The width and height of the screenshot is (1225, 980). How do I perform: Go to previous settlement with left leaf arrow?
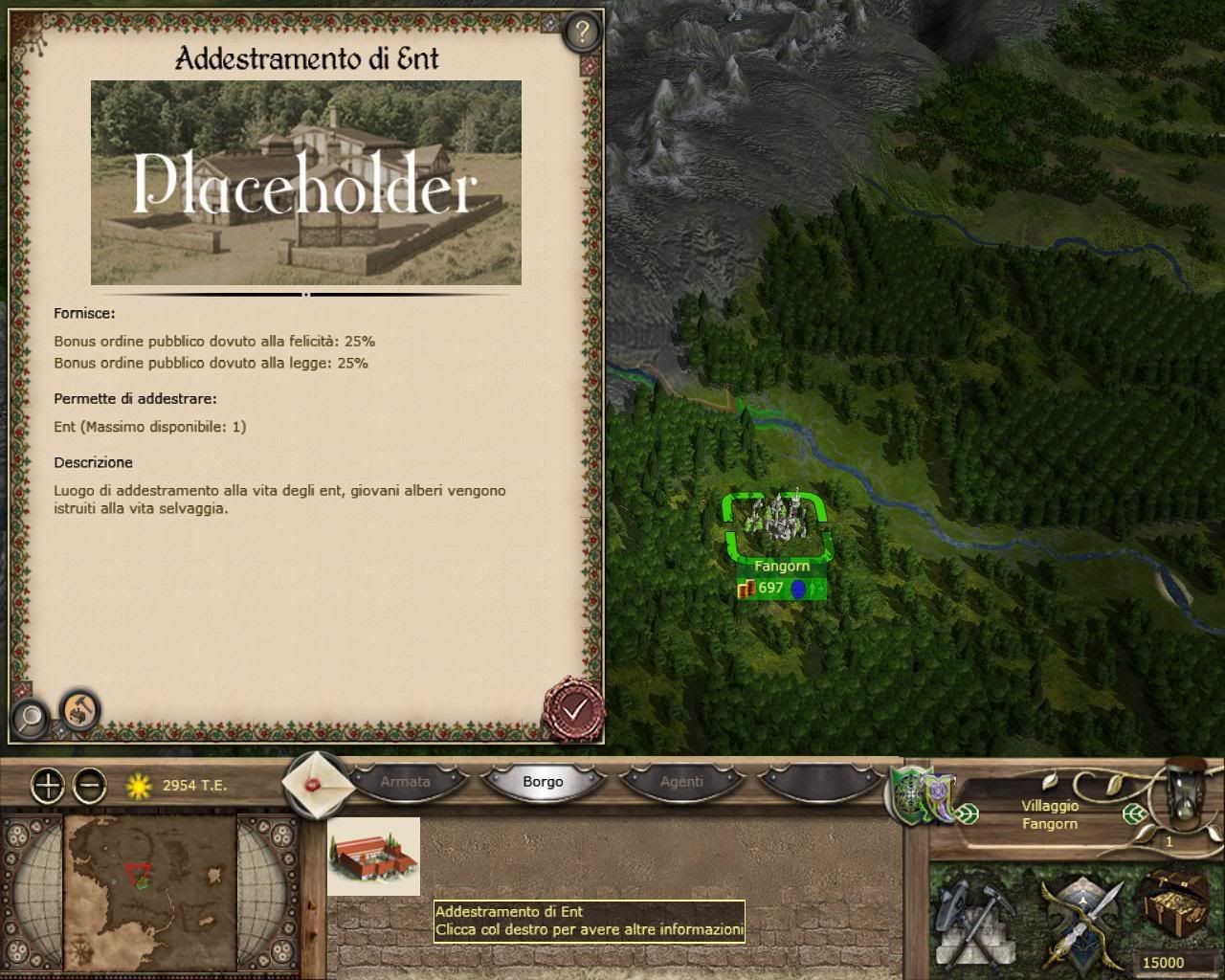tap(969, 814)
